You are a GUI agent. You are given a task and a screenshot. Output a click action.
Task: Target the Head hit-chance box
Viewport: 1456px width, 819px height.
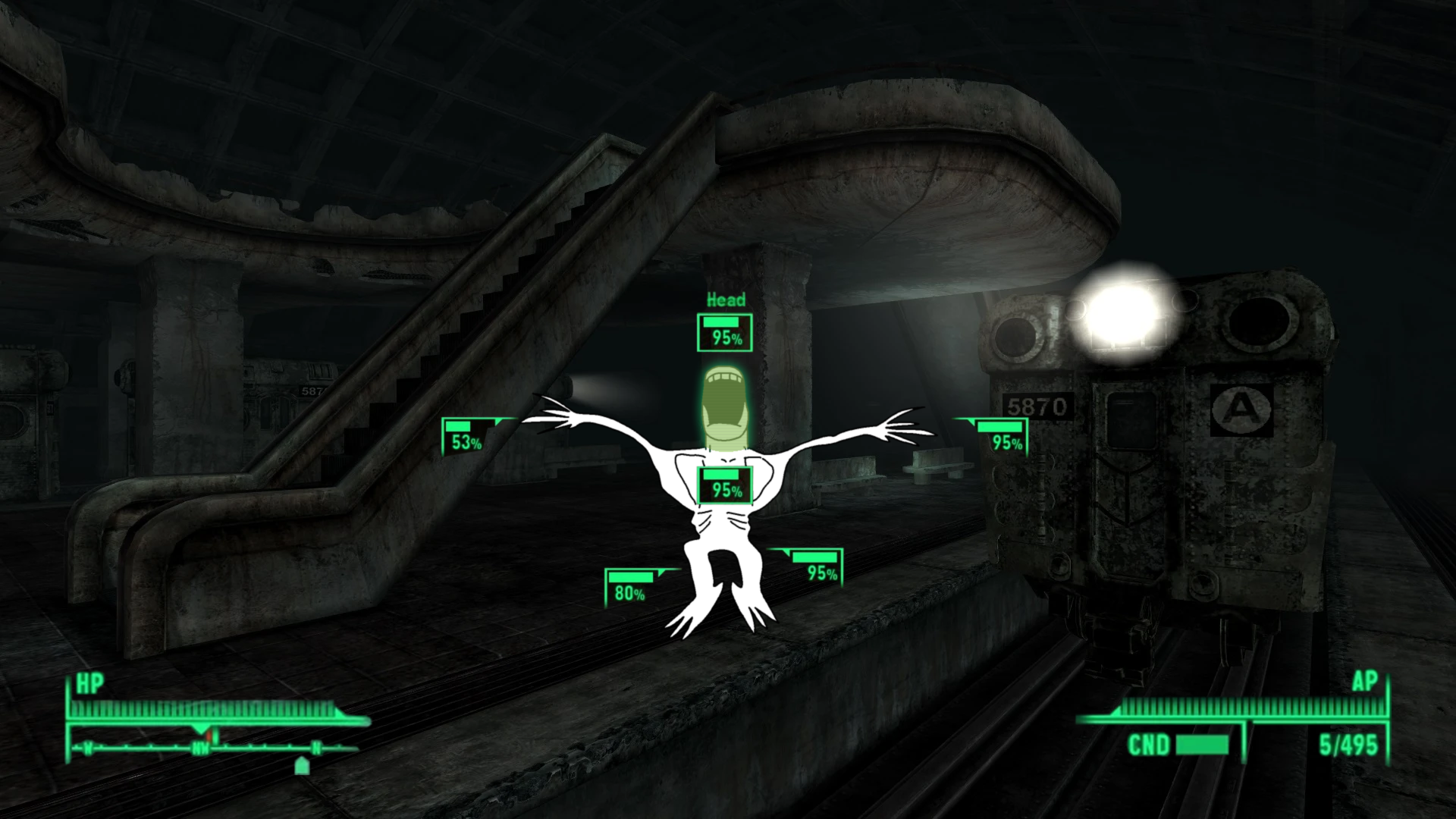click(x=725, y=333)
